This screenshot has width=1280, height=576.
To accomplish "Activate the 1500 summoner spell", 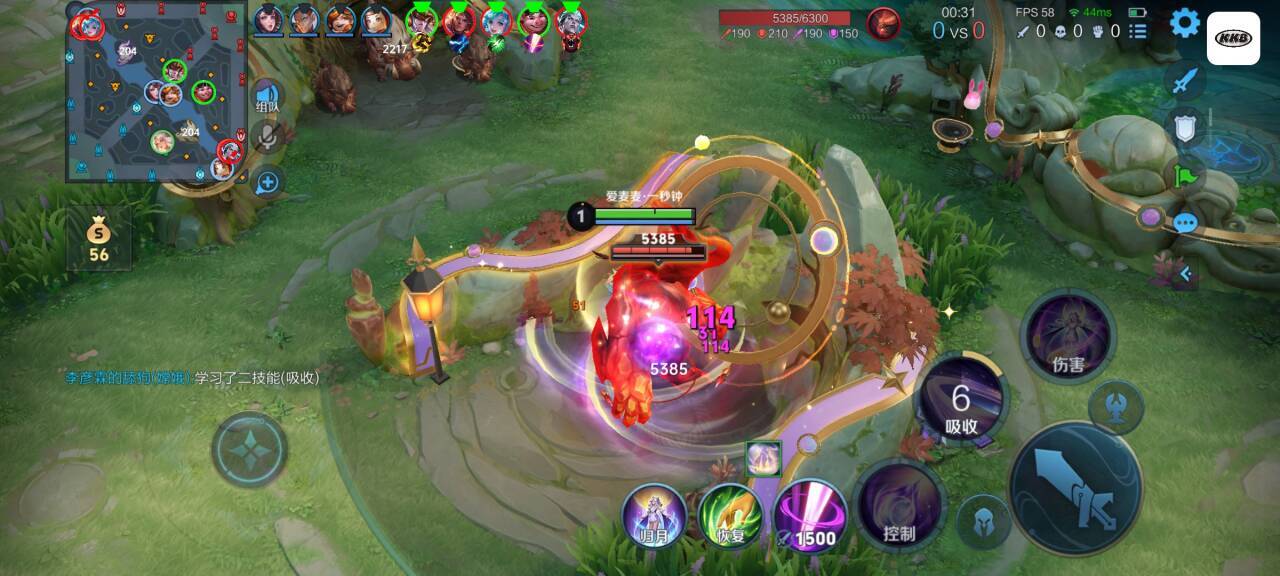I will click(809, 516).
